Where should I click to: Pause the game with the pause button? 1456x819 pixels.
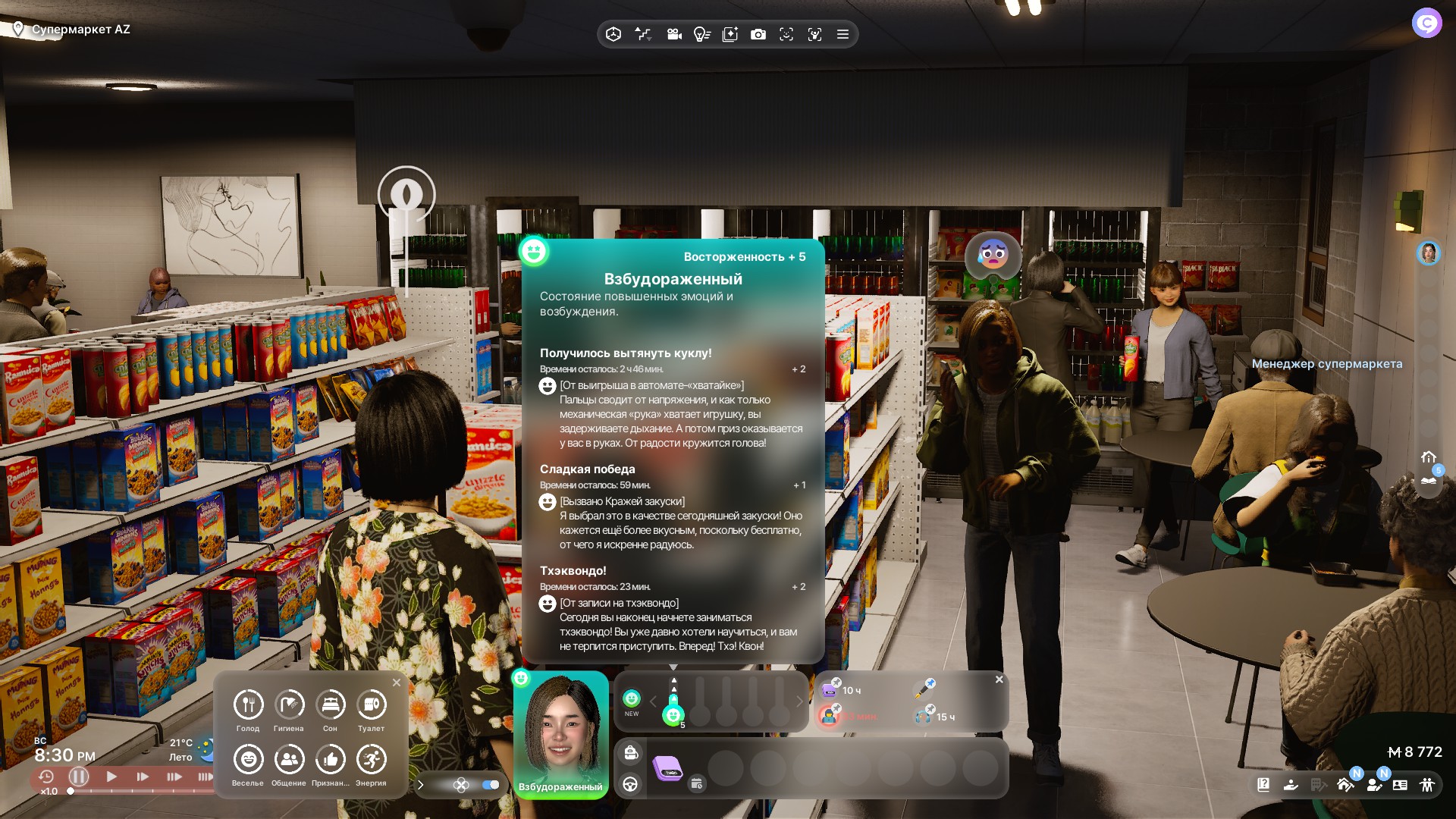tap(79, 777)
